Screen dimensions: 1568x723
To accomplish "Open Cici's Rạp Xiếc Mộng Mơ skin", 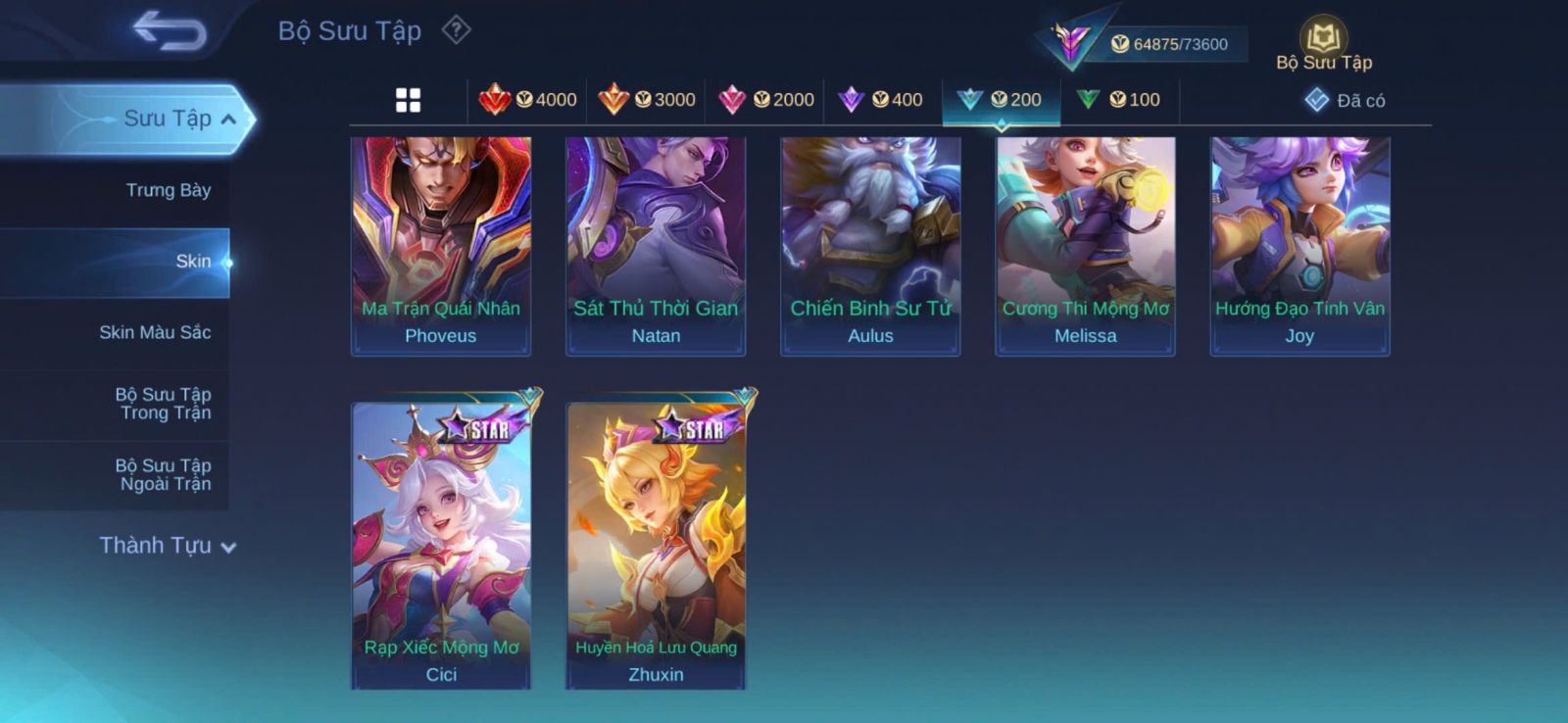I will 441,545.
